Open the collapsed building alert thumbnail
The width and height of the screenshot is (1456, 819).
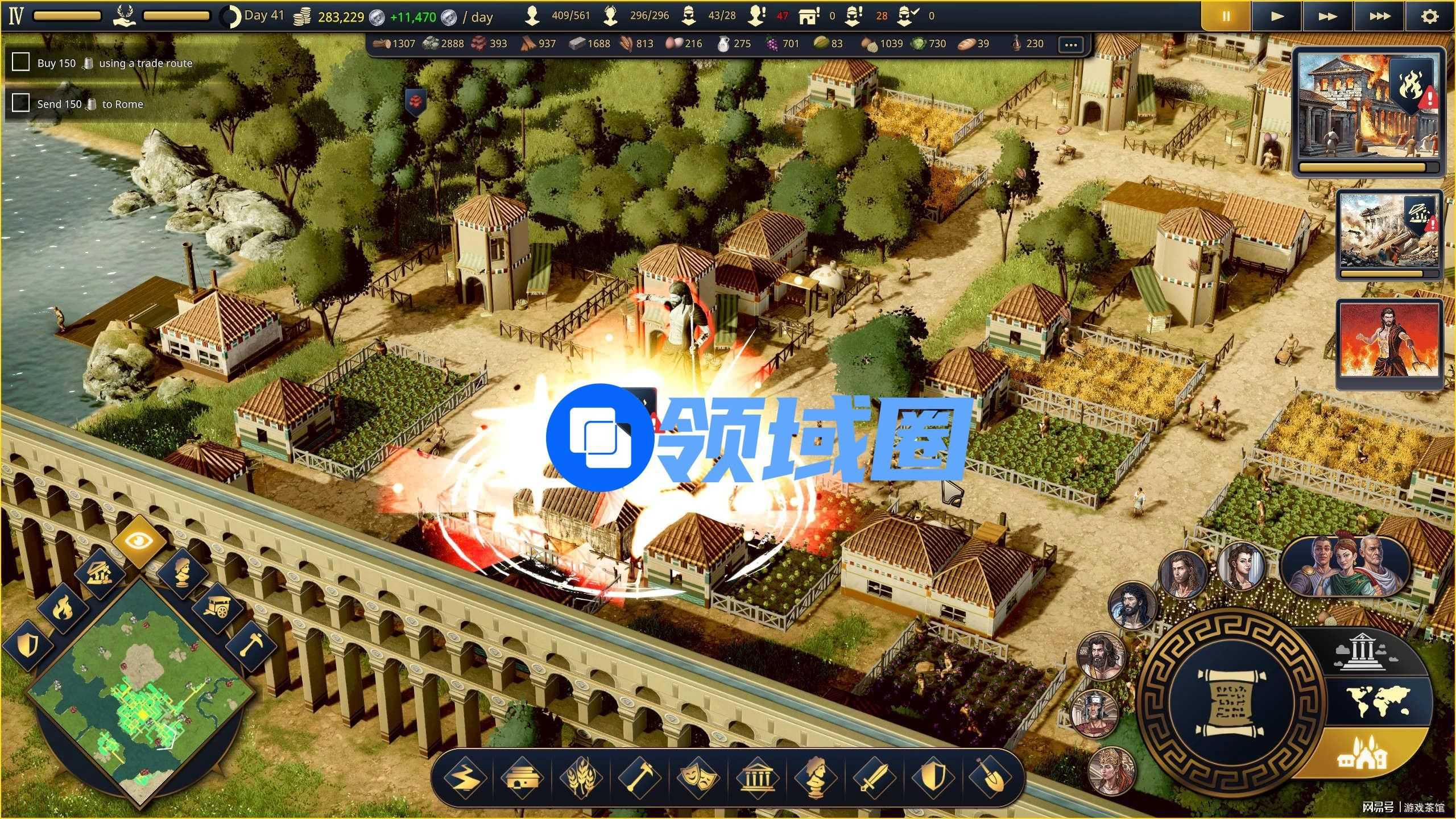pyautogui.click(x=1390, y=232)
